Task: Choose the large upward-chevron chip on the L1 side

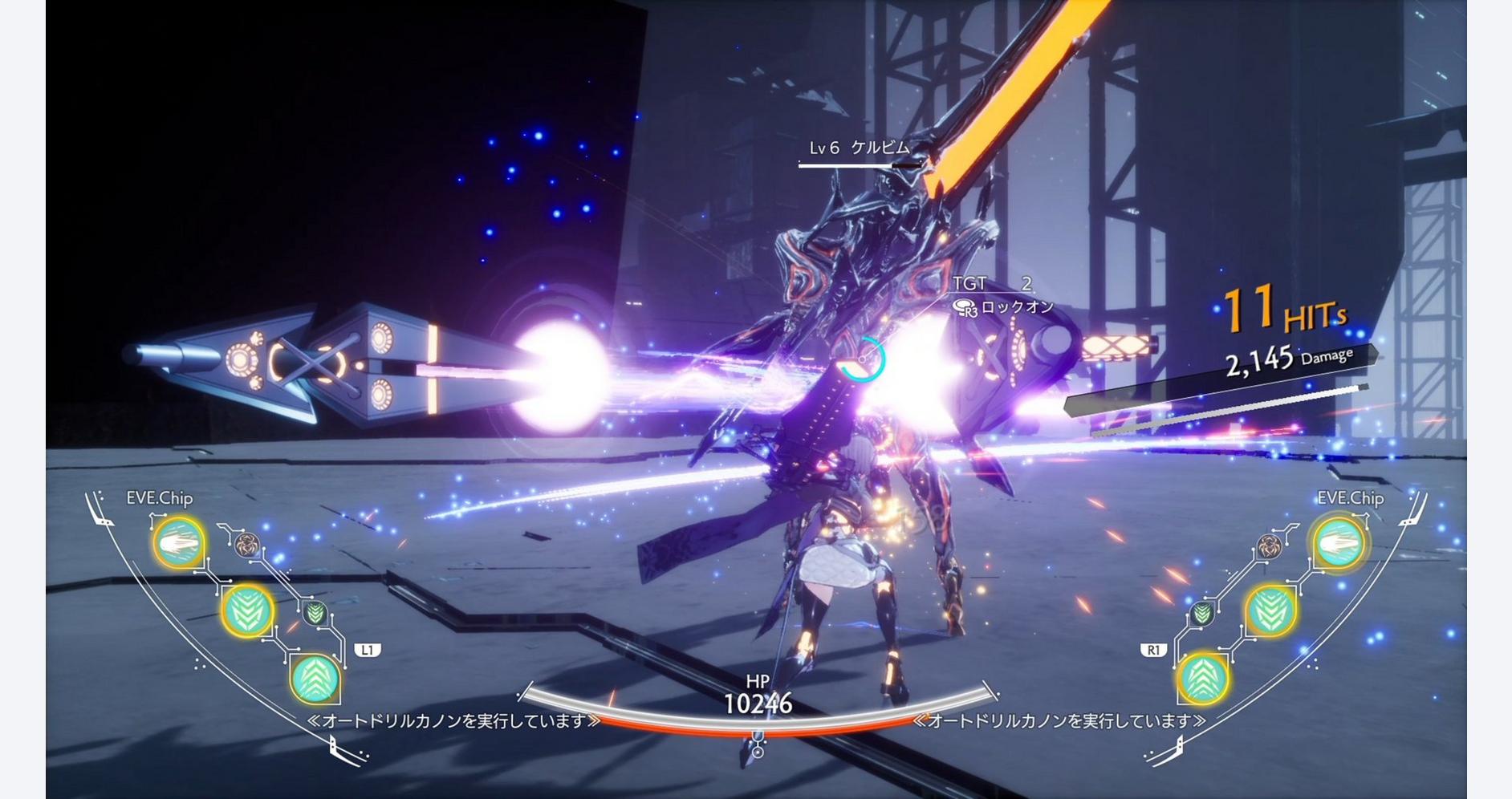Action: [x=315, y=679]
